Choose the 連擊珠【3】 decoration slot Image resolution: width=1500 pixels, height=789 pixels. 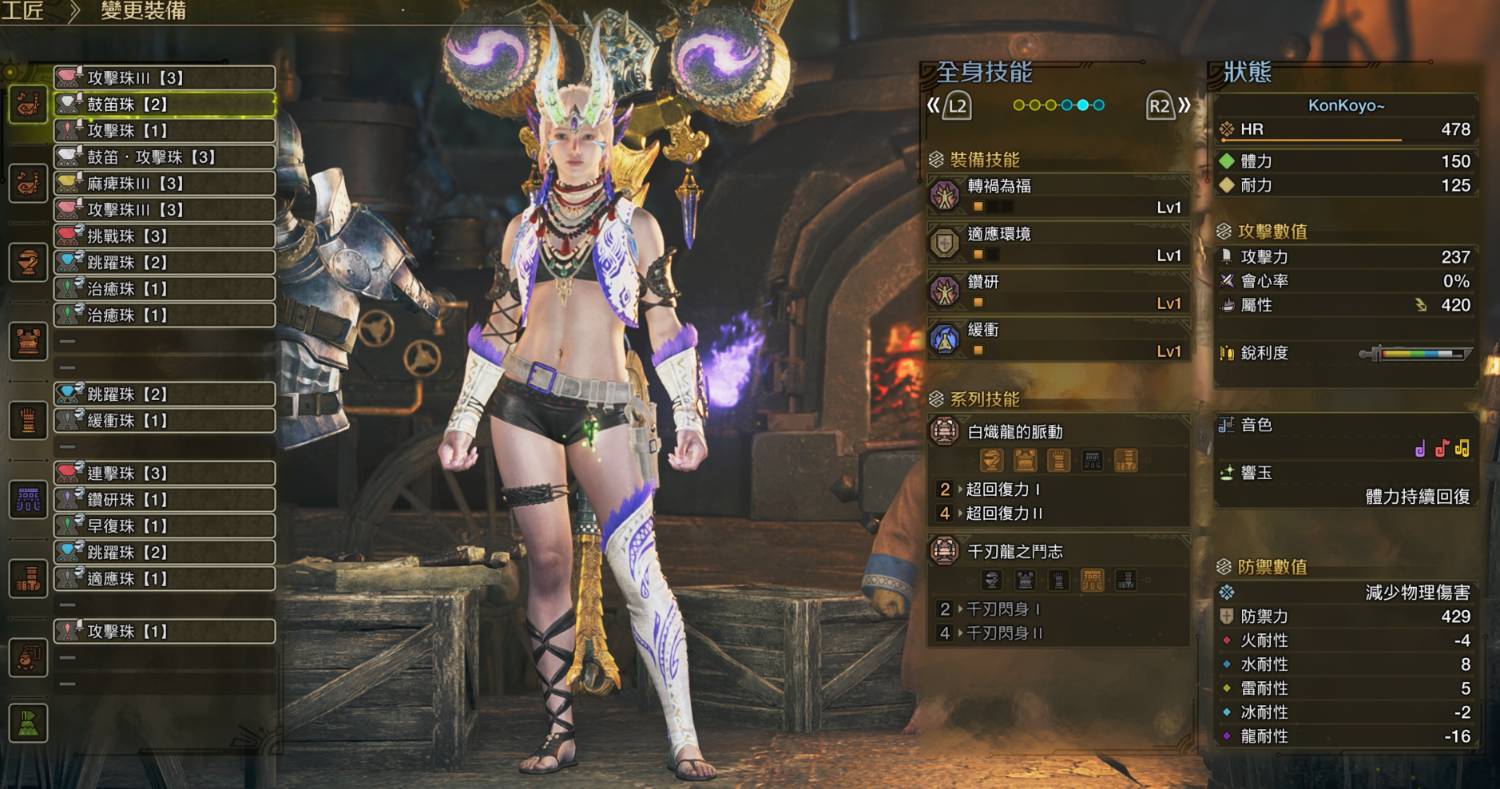(164, 473)
